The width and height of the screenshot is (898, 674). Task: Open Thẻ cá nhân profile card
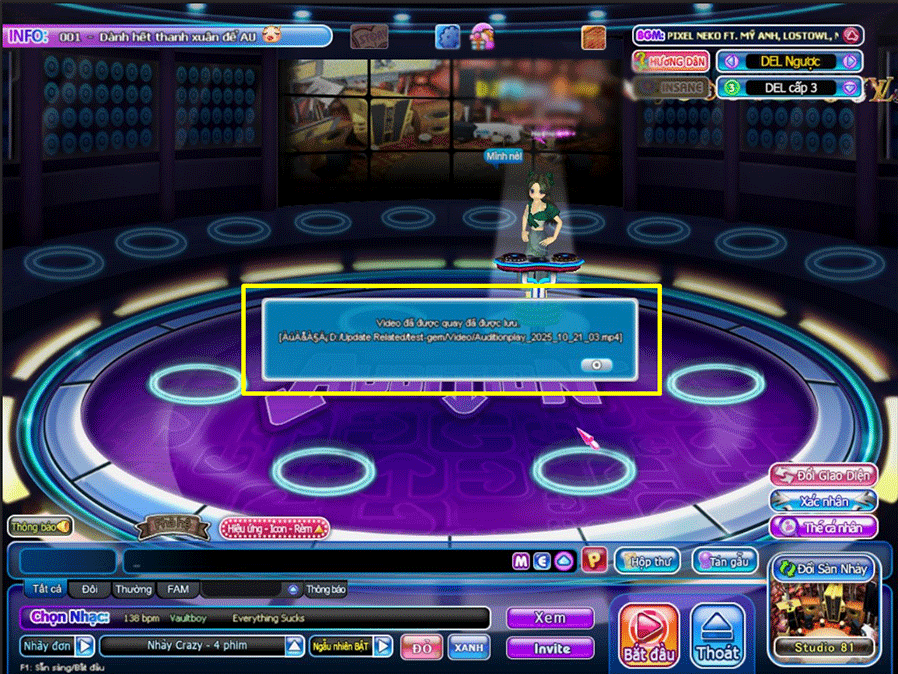822,526
